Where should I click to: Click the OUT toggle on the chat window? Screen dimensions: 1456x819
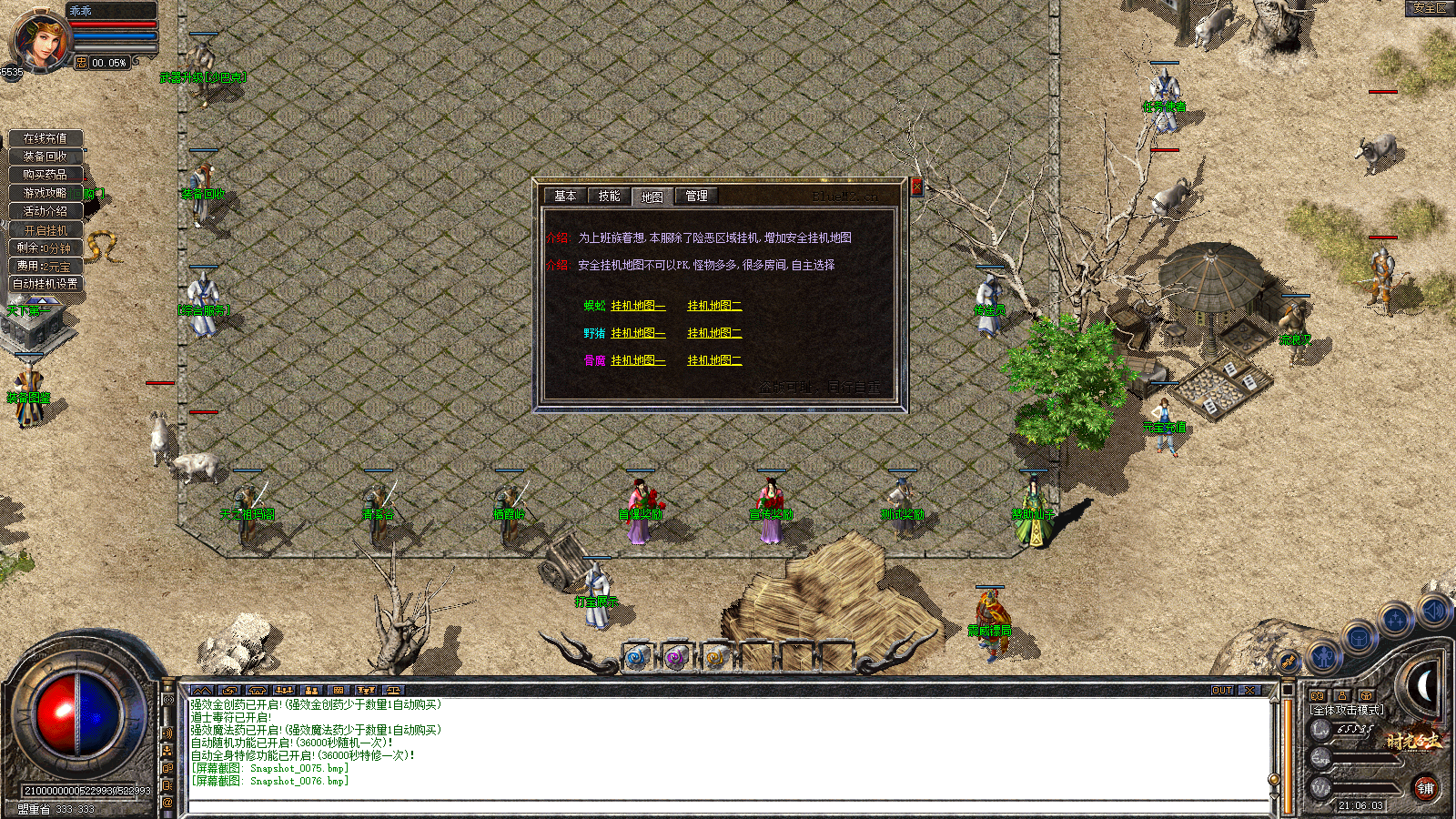[1222, 692]
